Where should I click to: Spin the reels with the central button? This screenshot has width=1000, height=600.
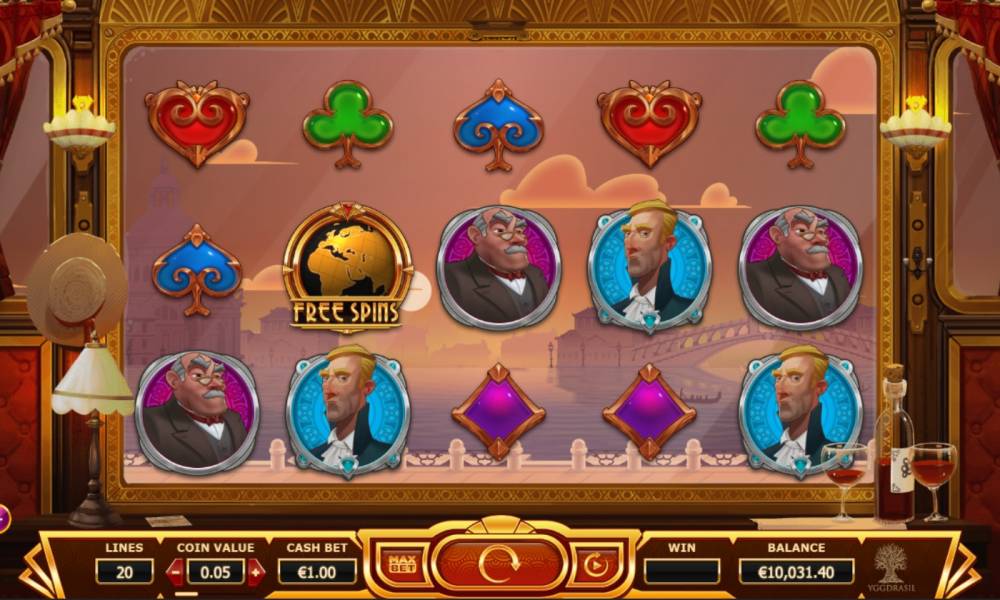pyautogui.click(x=499, y=565)
